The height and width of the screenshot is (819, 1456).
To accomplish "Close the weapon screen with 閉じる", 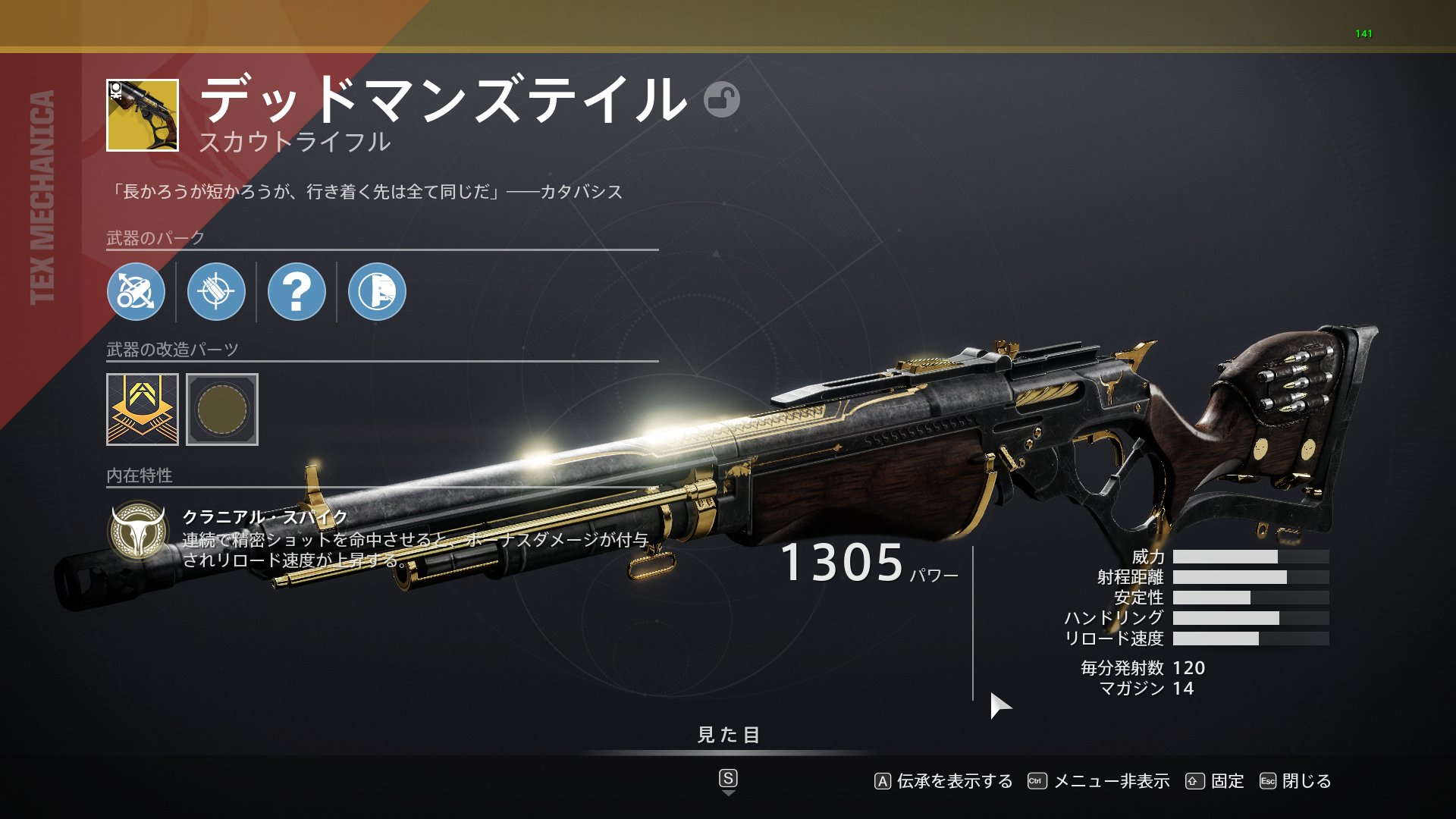I will pyautogui.click(x=1296, y=781).
